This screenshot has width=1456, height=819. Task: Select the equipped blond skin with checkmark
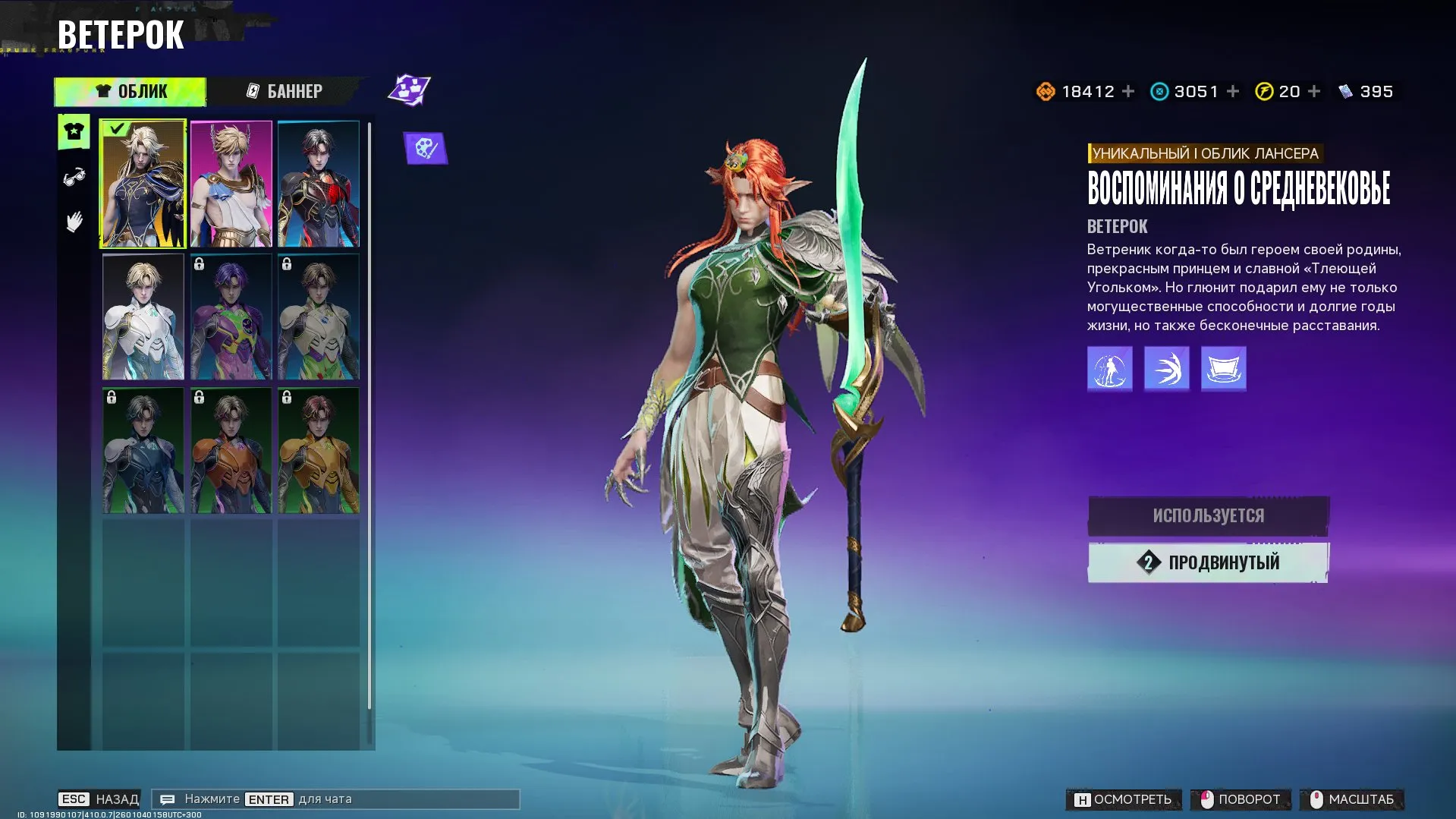coord(143,184)
